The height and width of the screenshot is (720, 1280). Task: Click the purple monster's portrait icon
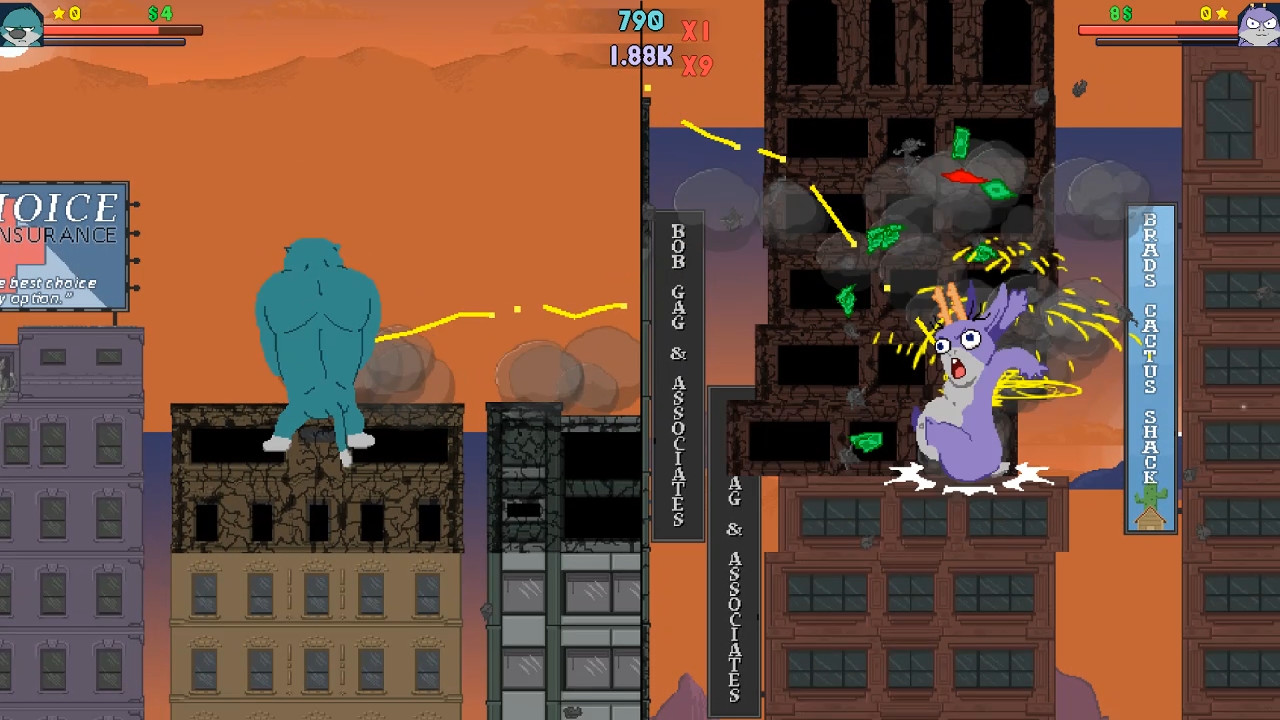(1257, 25)
